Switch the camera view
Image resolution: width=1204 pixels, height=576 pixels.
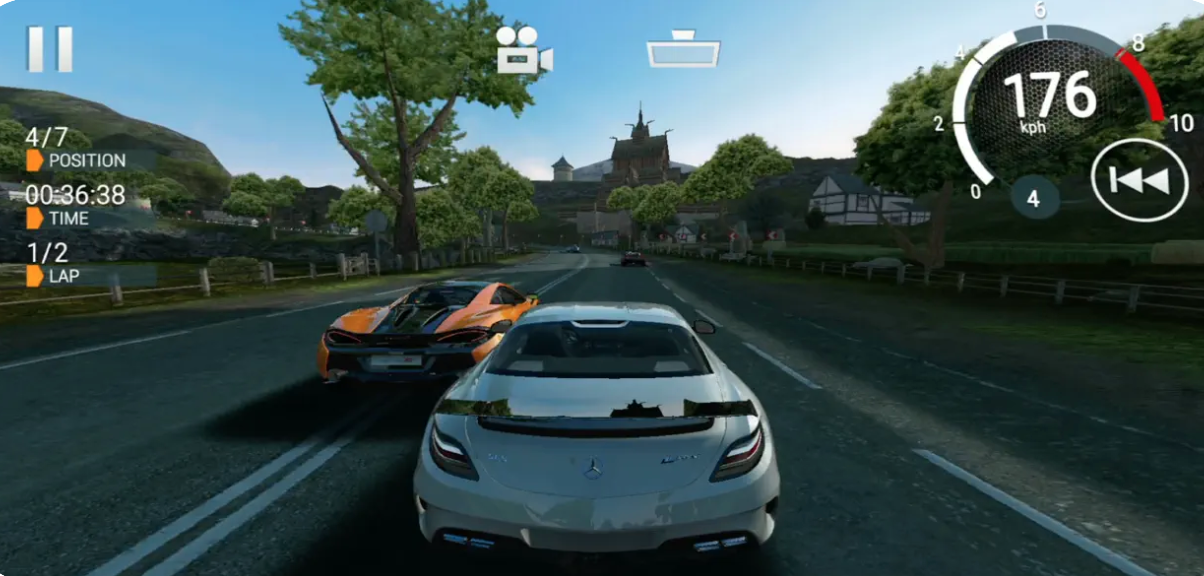click(x=524, y=51)
